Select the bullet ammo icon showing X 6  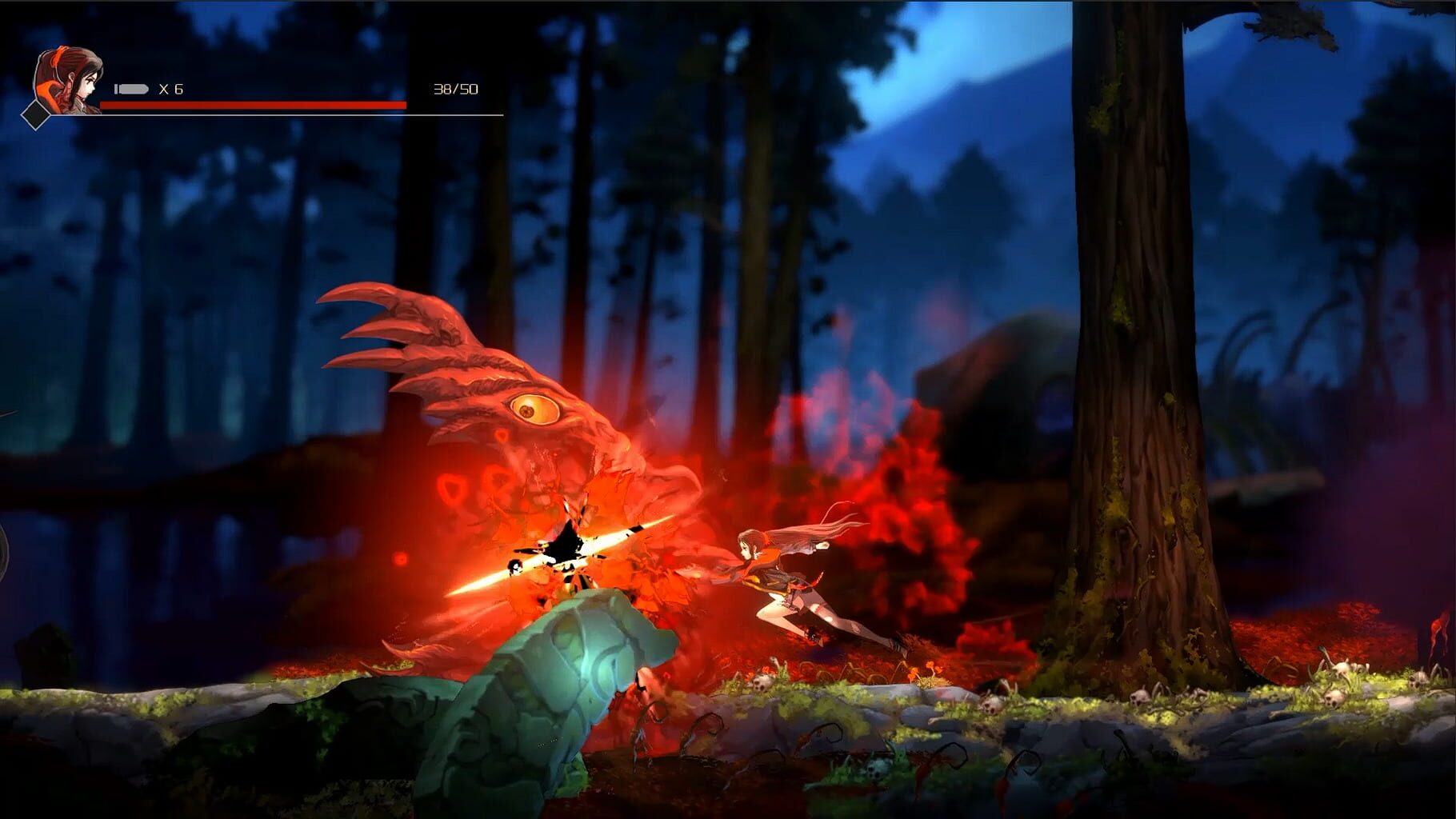tap(130, 90)
